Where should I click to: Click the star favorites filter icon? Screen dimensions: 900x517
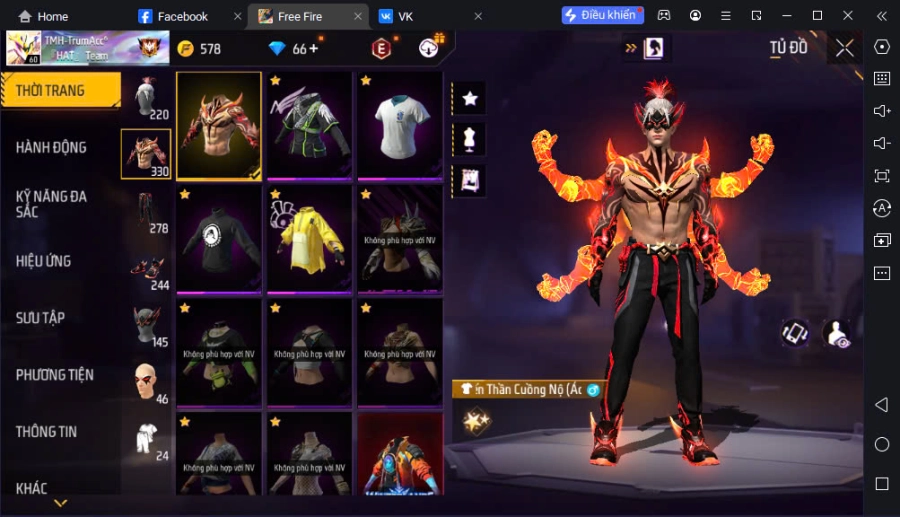point(469,98)
